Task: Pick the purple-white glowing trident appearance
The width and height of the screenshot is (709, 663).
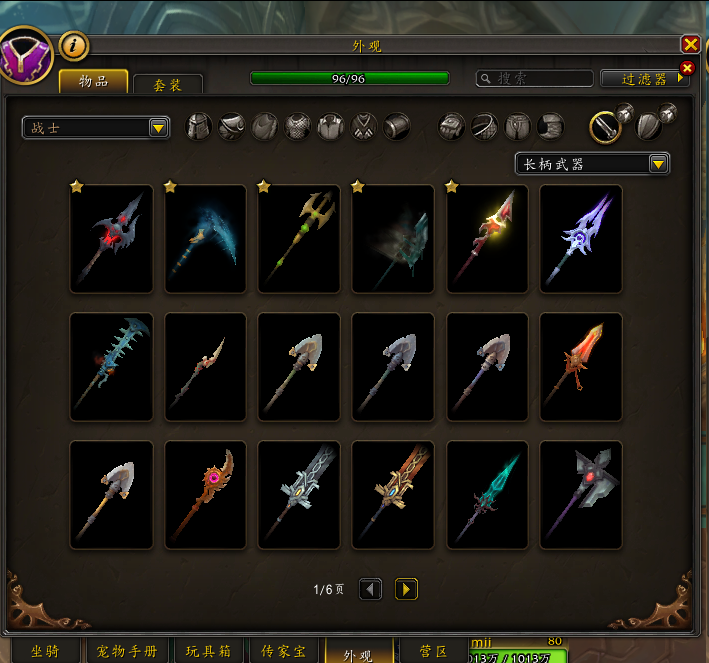Action: [x=581, y=239]
